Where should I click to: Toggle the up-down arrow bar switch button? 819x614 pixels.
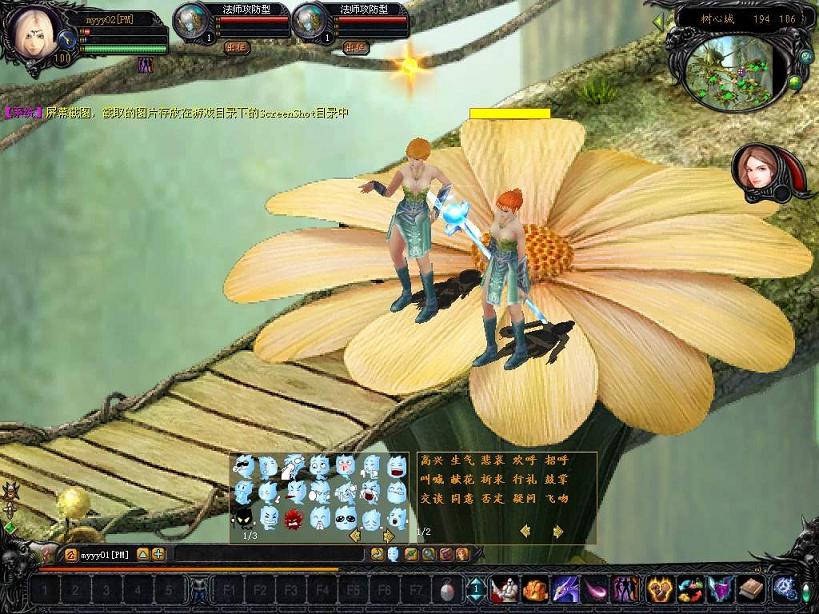click(476, 590)
